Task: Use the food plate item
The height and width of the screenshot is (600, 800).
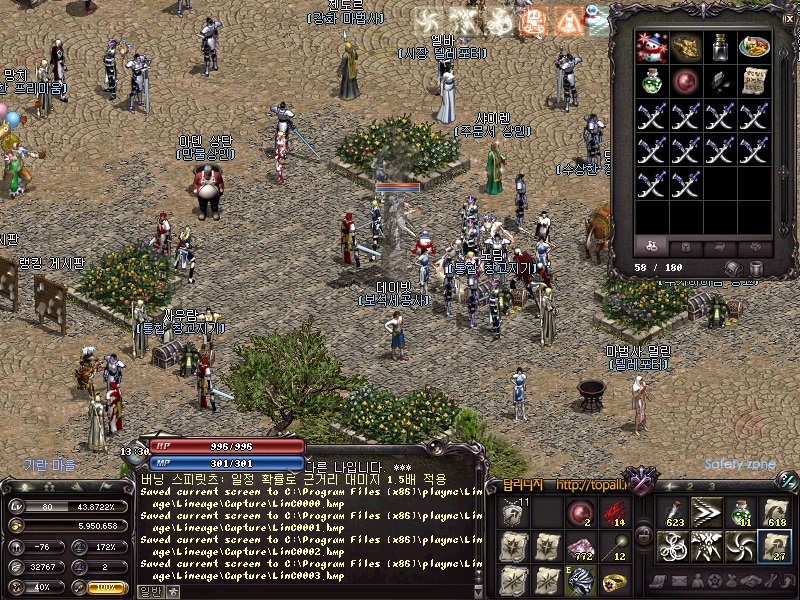Action: (753, 47)
